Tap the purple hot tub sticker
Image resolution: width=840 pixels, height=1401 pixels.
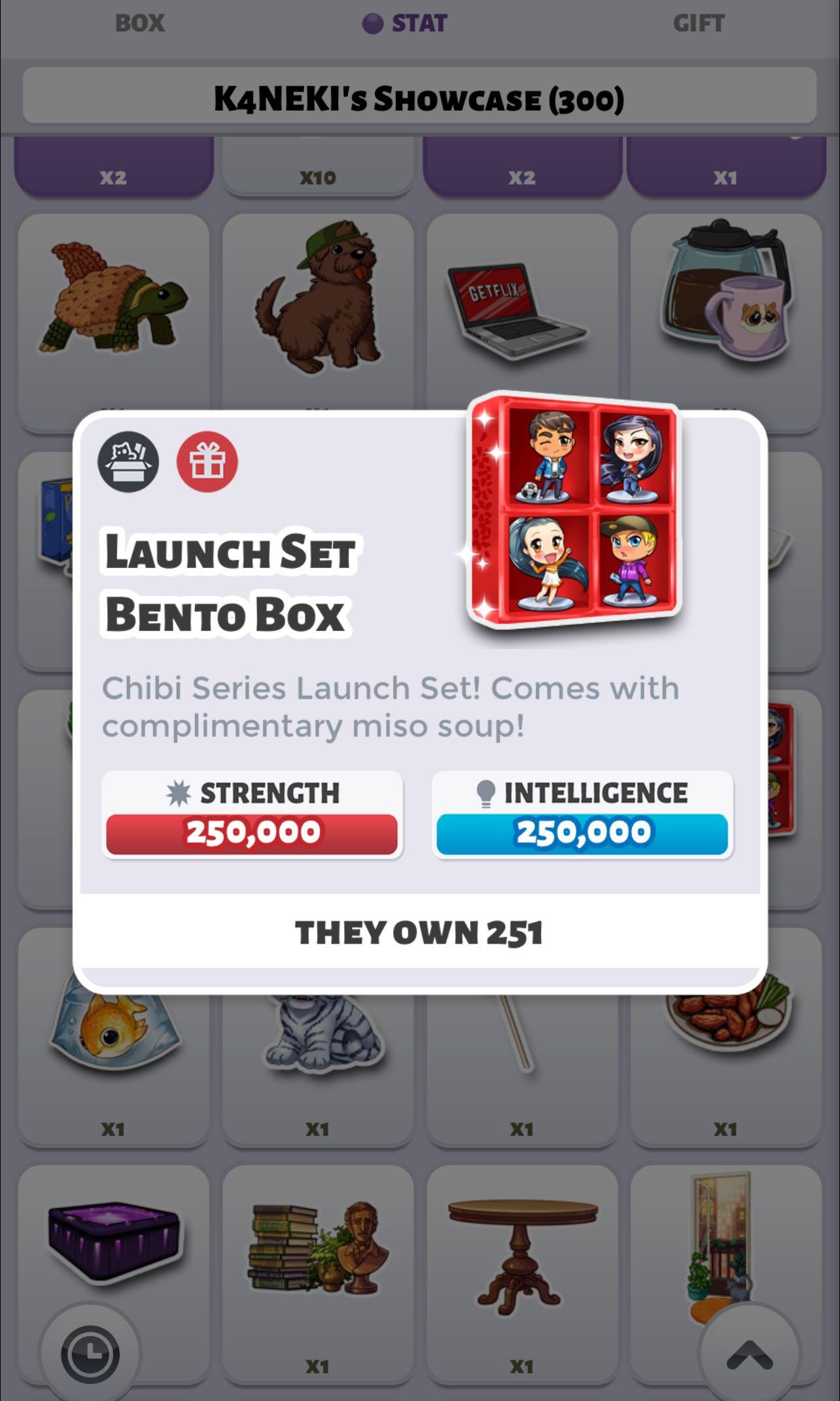pyautogui.click(x=113, y=1240)
